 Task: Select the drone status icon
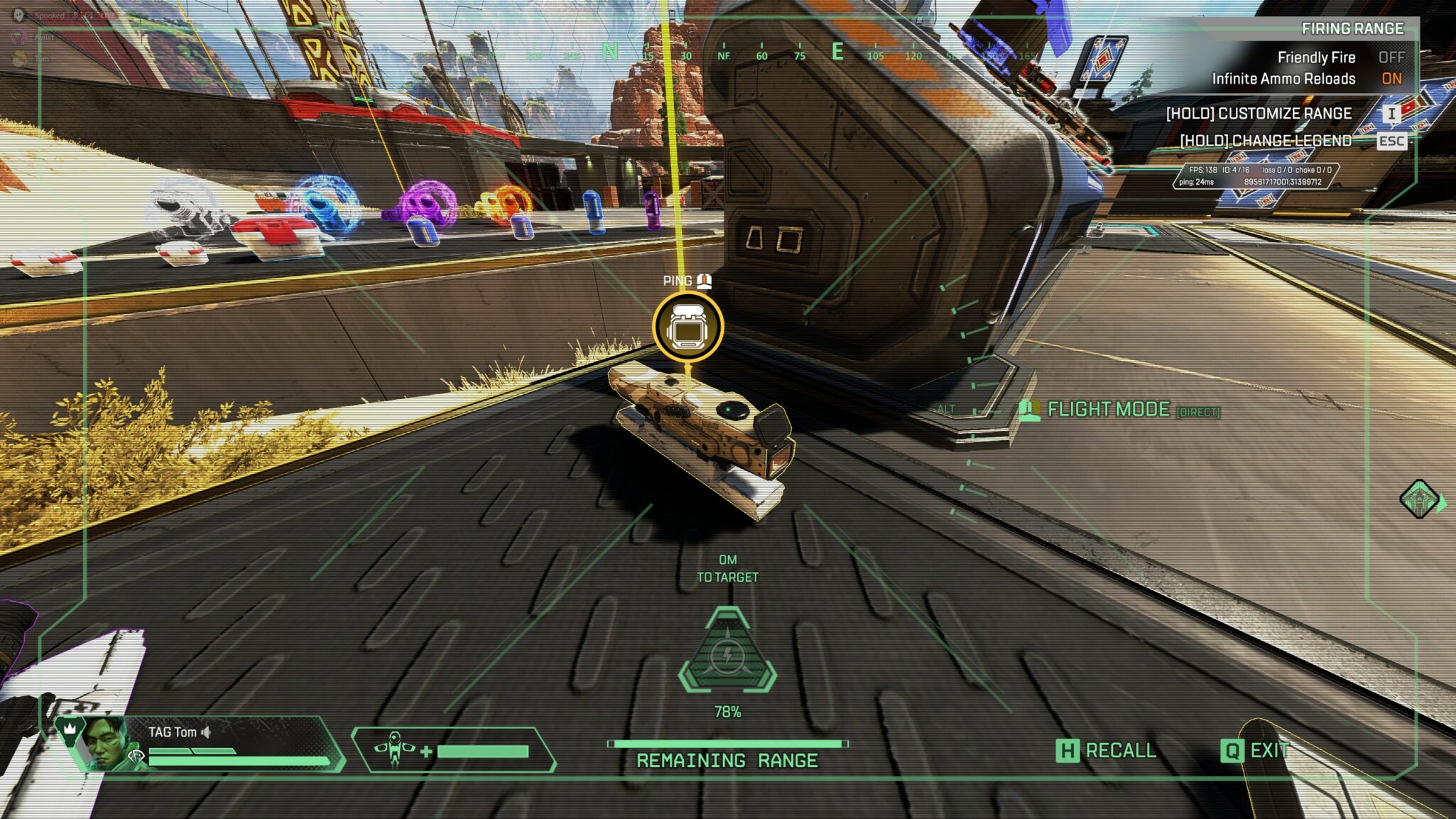395,750
